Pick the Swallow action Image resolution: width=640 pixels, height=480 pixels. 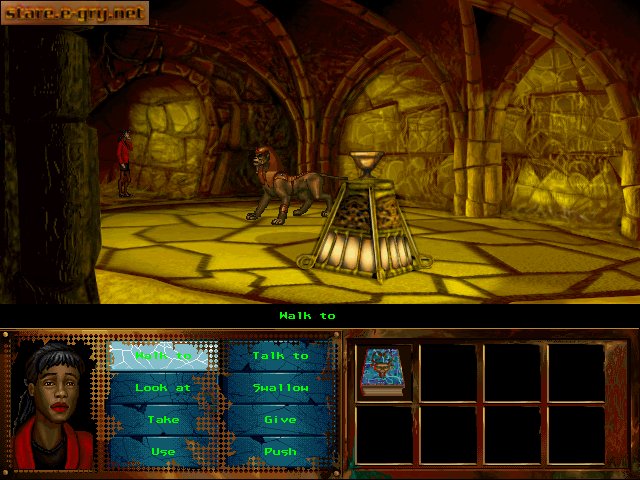pos(280,388)
